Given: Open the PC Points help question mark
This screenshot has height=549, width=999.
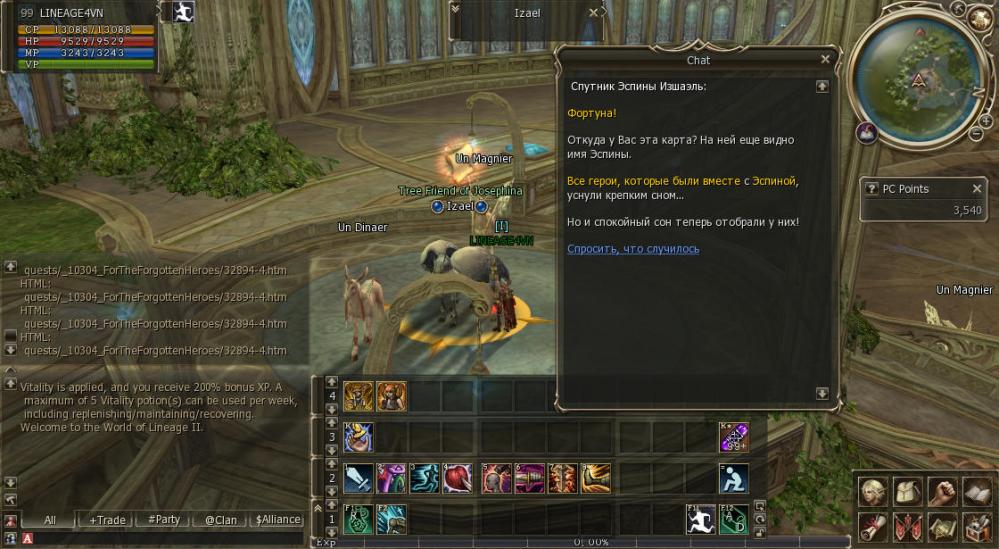Looking at the screenshot, I should [x=872, y=189].
